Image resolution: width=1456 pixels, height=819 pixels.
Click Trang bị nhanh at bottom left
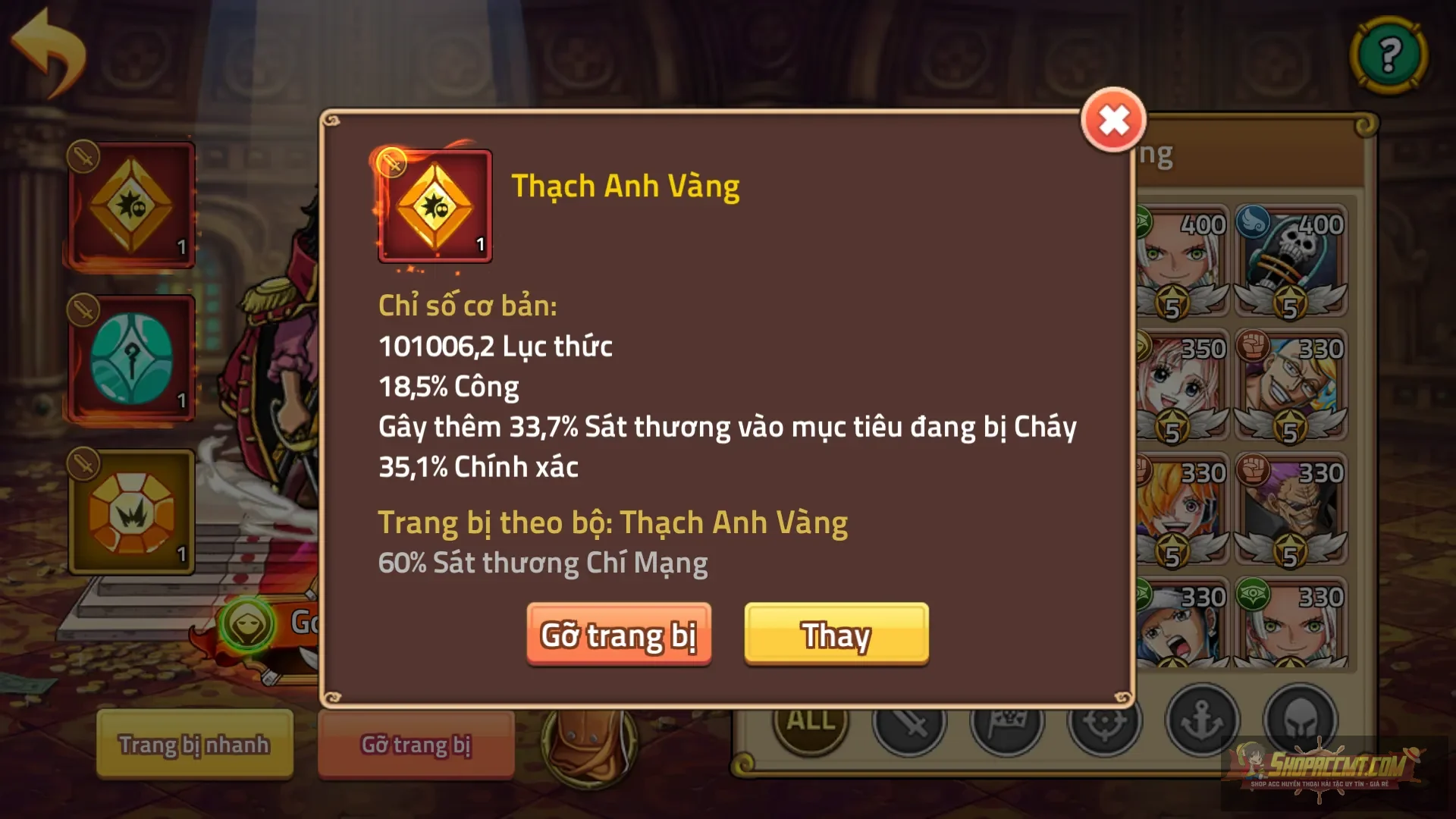point(194,745)
